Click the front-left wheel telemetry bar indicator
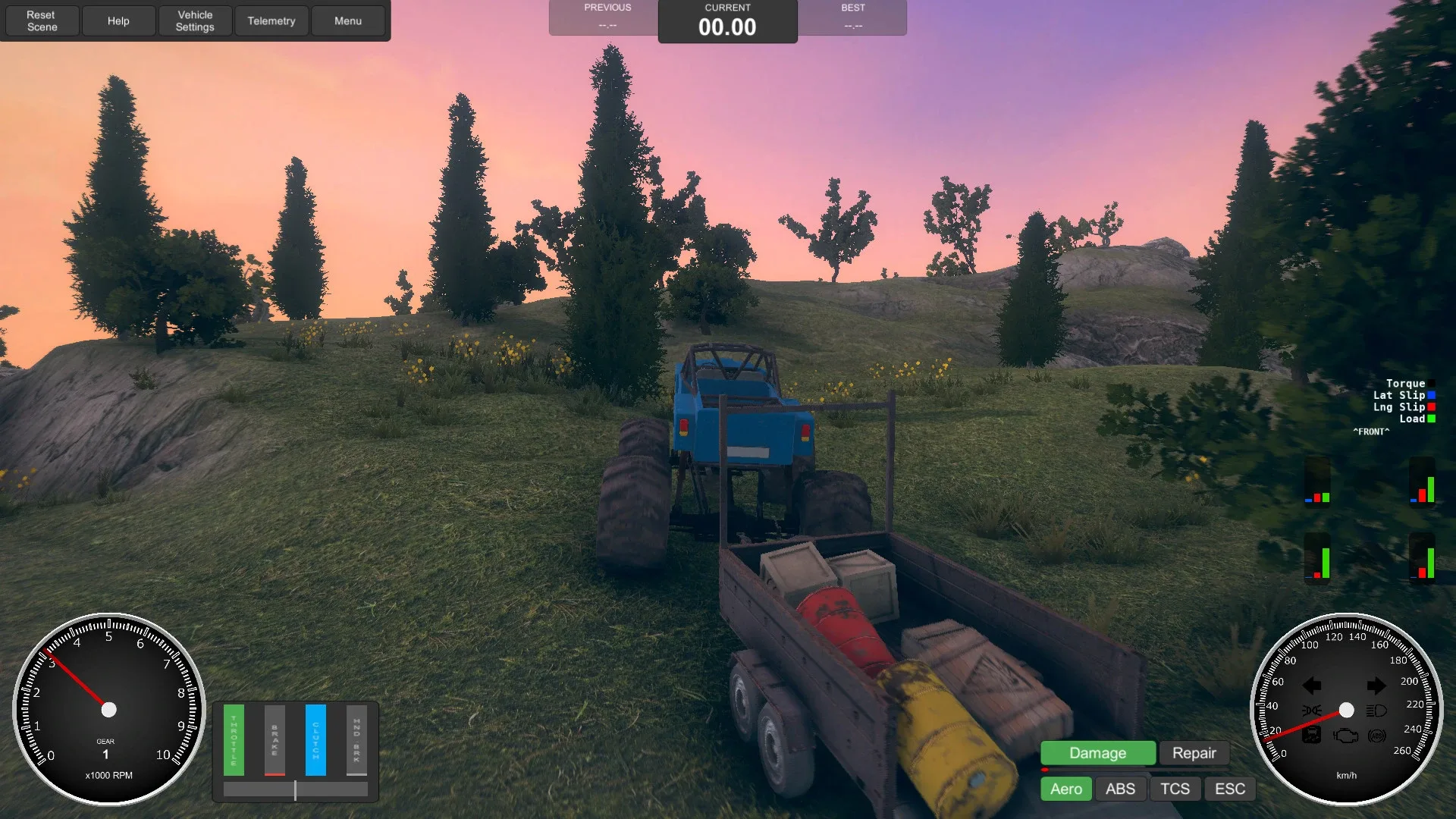This screenshot has height=819, width=1456. point(1317,482)
